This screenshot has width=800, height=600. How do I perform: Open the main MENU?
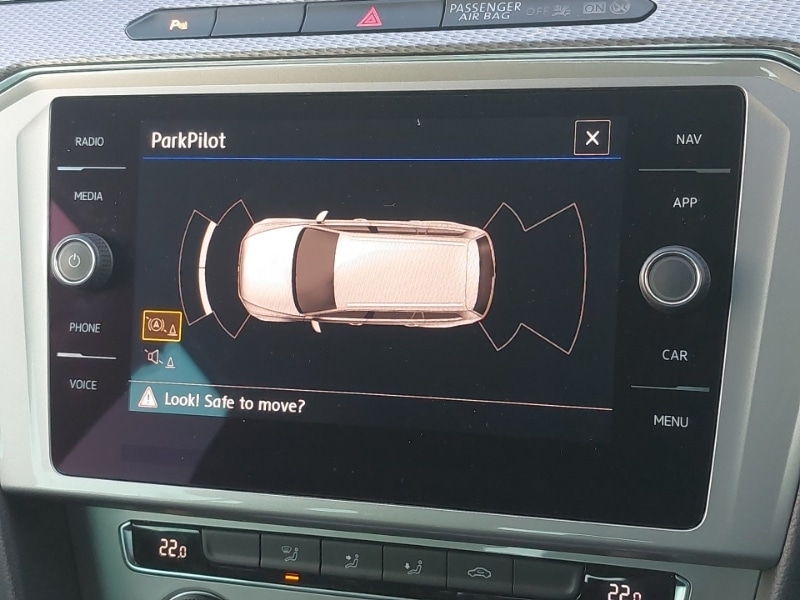tap(671, 421)
